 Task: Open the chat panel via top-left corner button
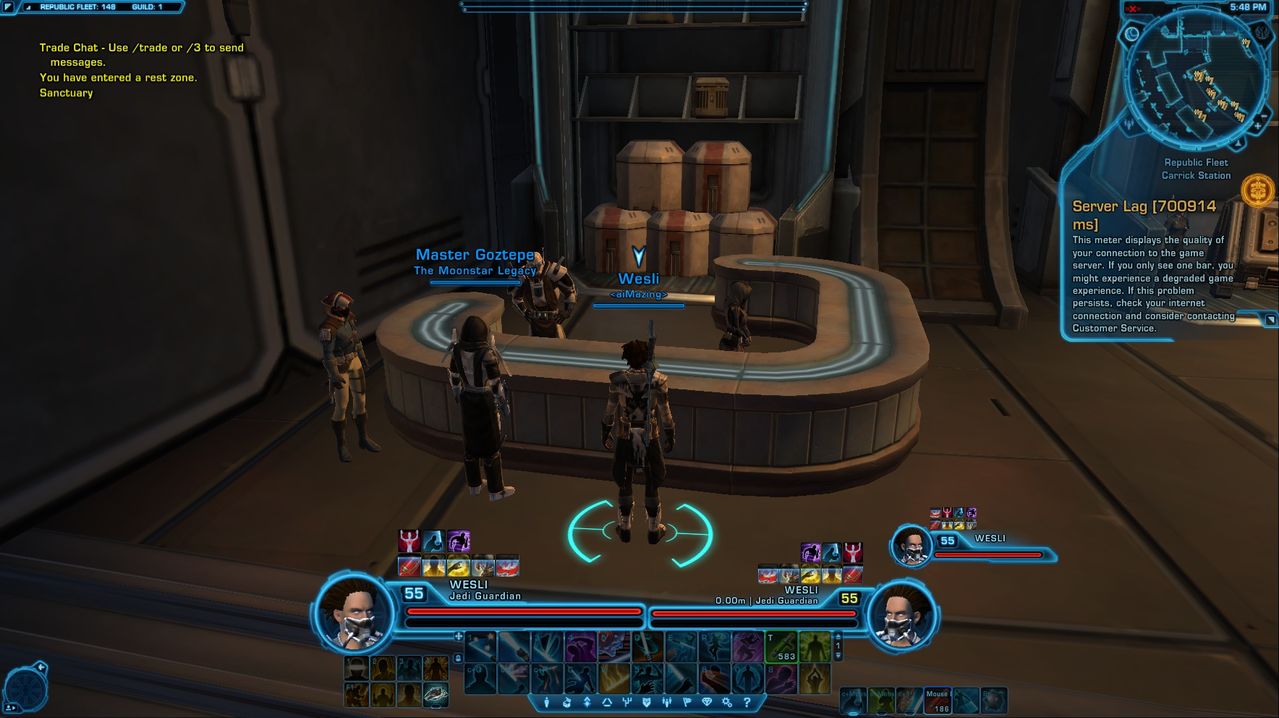point(10,7)
